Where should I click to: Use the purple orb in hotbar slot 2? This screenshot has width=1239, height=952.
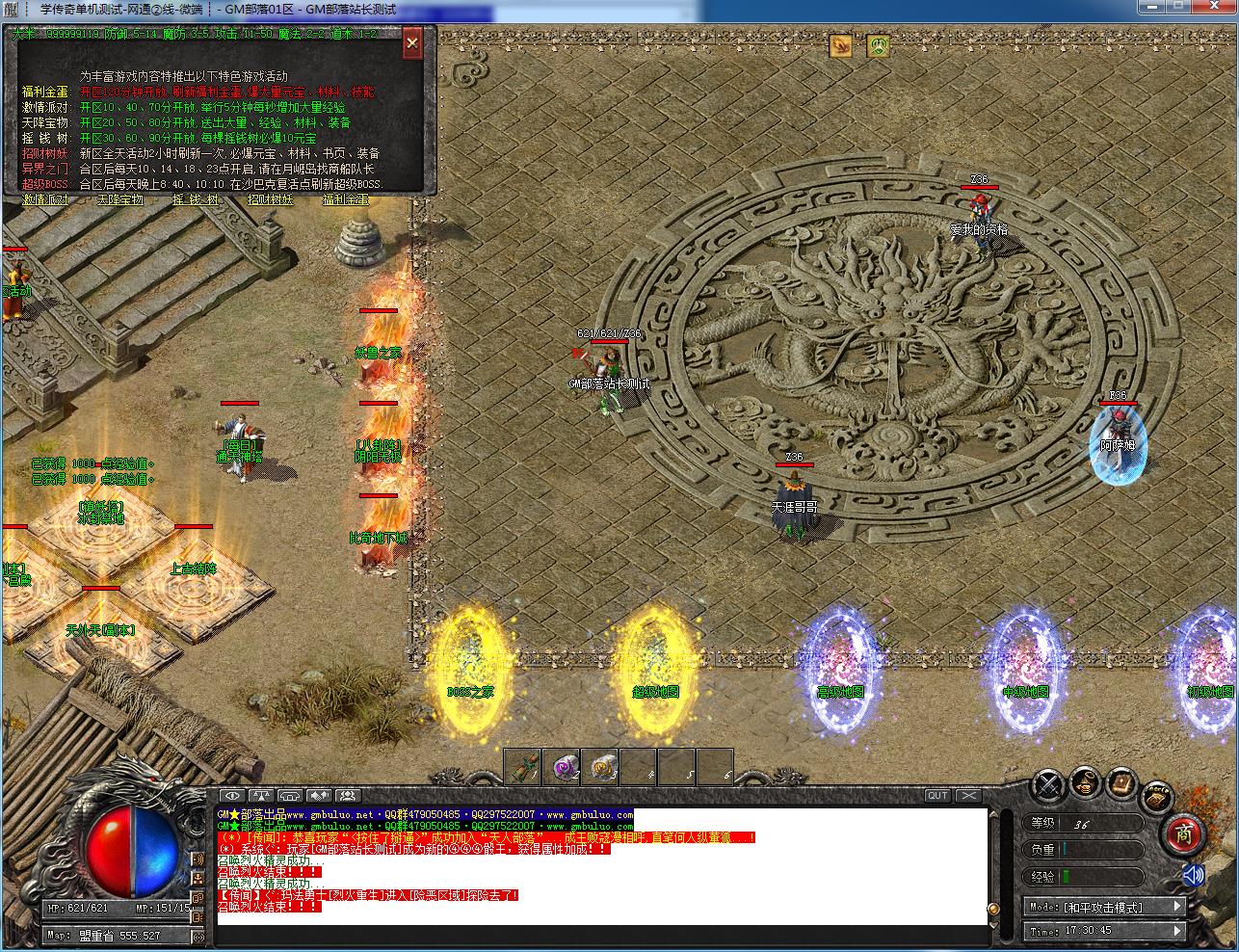(x=561, y=767)
